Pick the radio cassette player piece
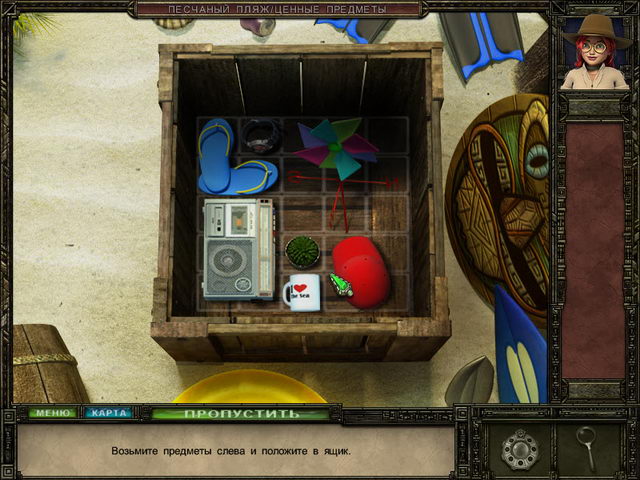Viewport: 640px width, 480px height. 238,248
